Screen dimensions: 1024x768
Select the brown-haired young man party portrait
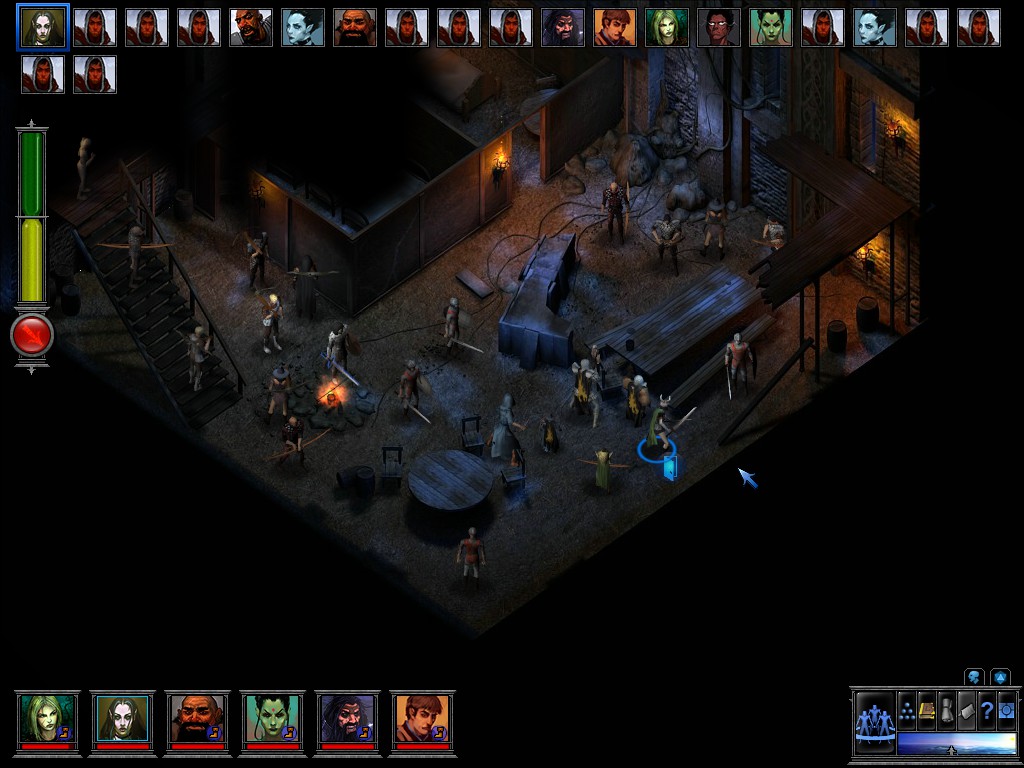tap(422, 718)
